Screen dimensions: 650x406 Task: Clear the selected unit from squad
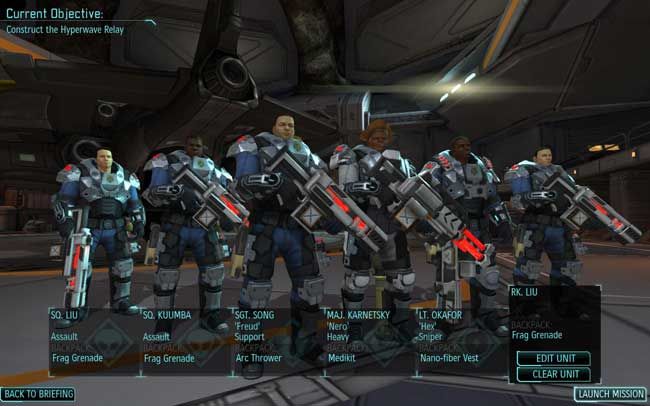(x=553, y=374)
